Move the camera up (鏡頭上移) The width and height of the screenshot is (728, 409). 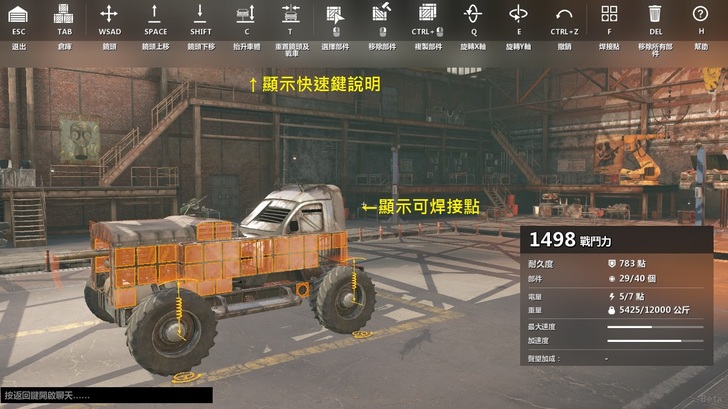(x=155, y=14)
